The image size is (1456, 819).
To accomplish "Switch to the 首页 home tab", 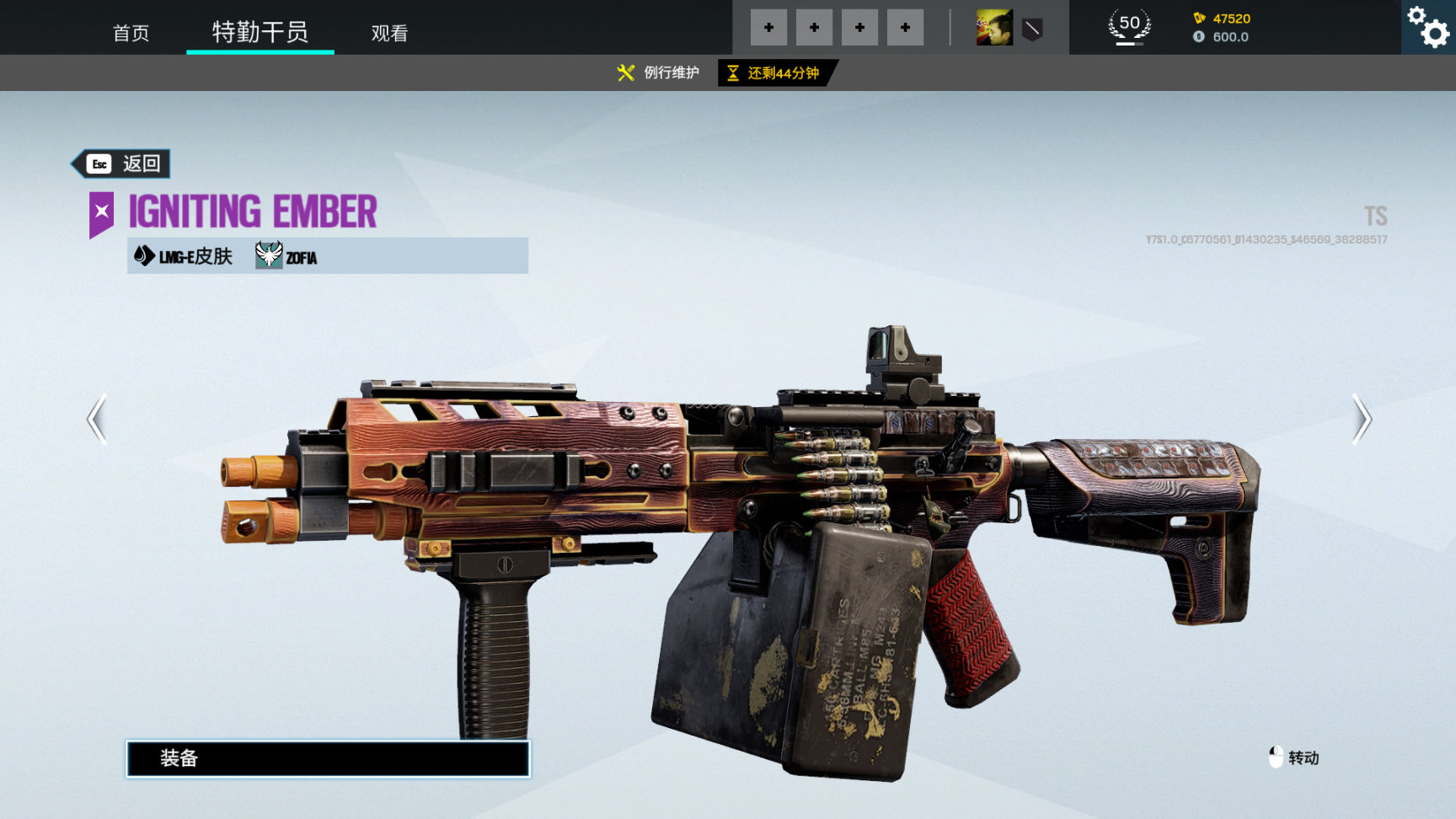I will pos(131,33).
